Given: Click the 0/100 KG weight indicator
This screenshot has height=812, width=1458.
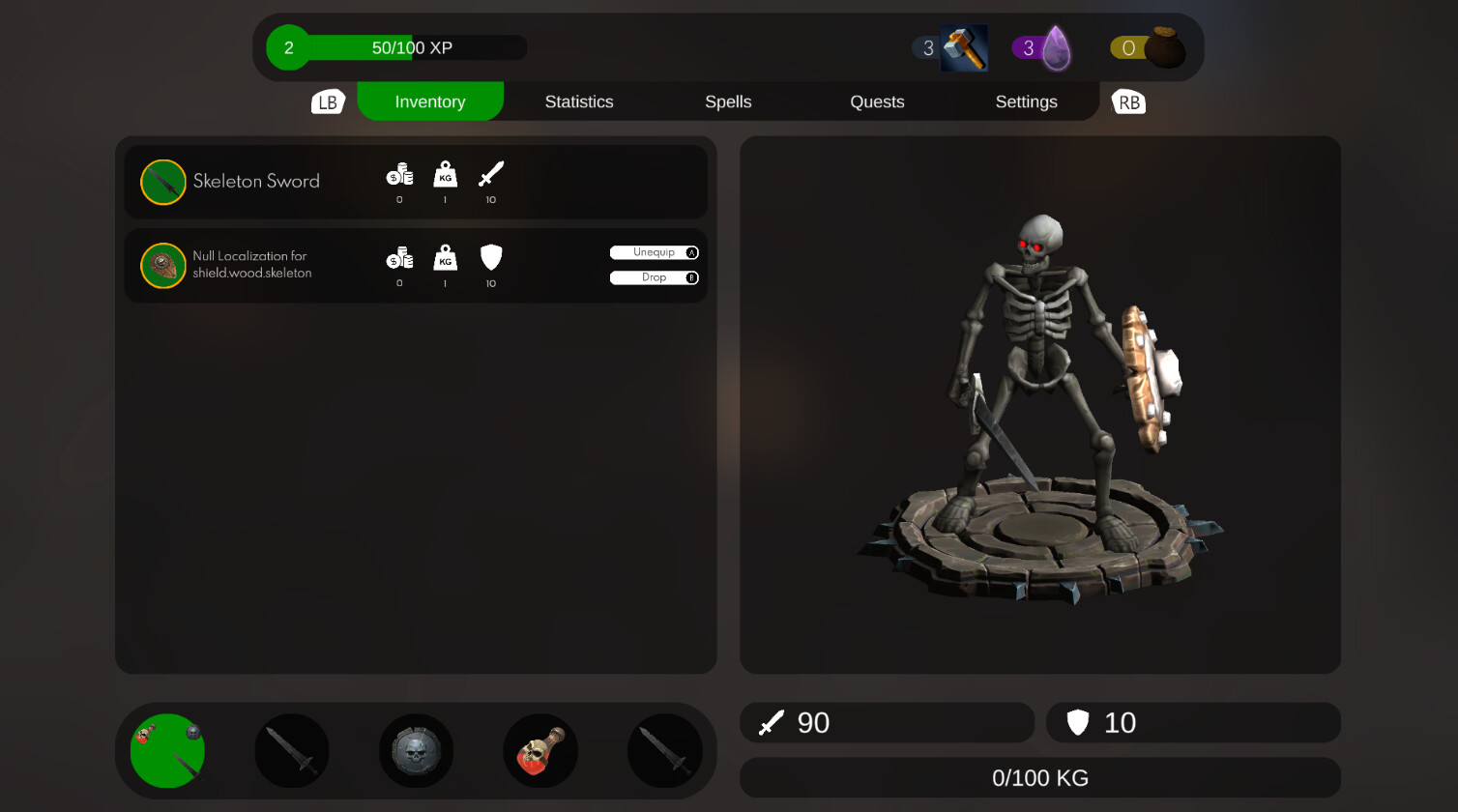Looking at the screenshot, I should point(1039,777).
